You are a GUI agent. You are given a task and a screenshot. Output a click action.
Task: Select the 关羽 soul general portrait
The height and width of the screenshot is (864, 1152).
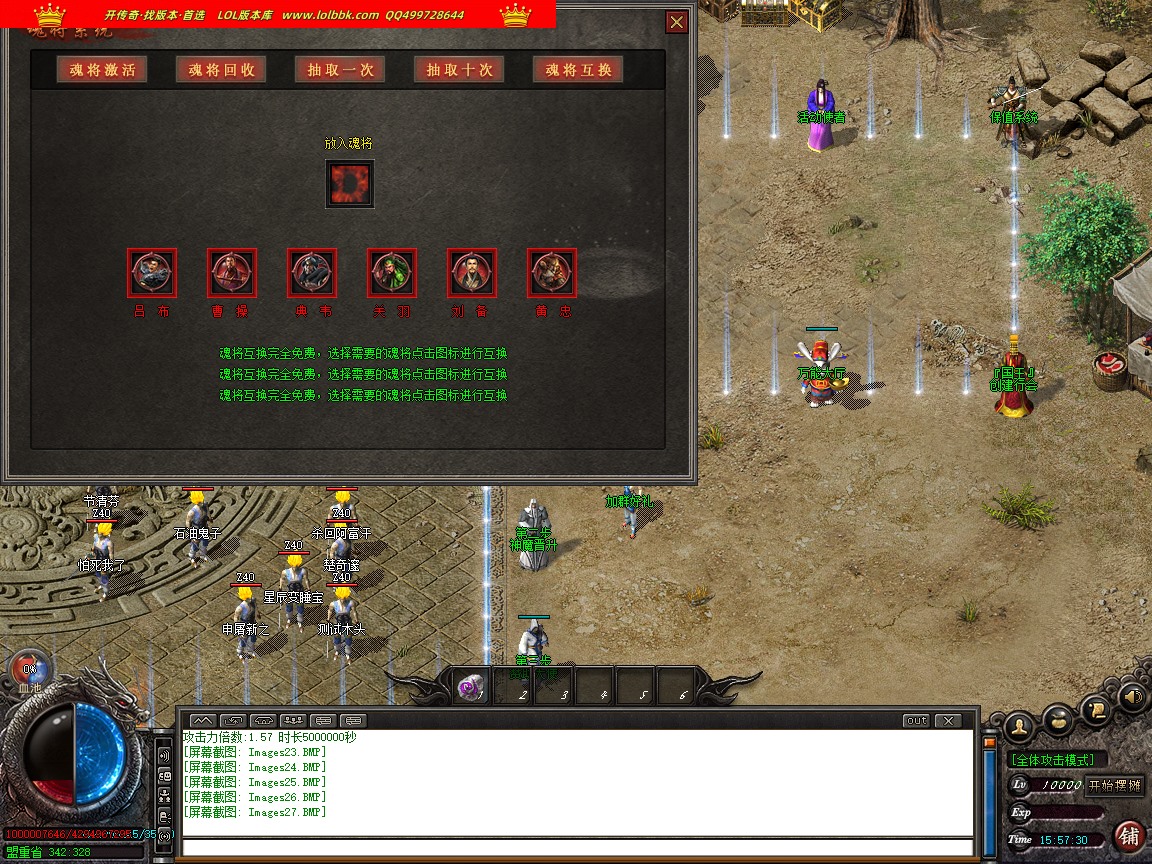click(x=392, y=272)
